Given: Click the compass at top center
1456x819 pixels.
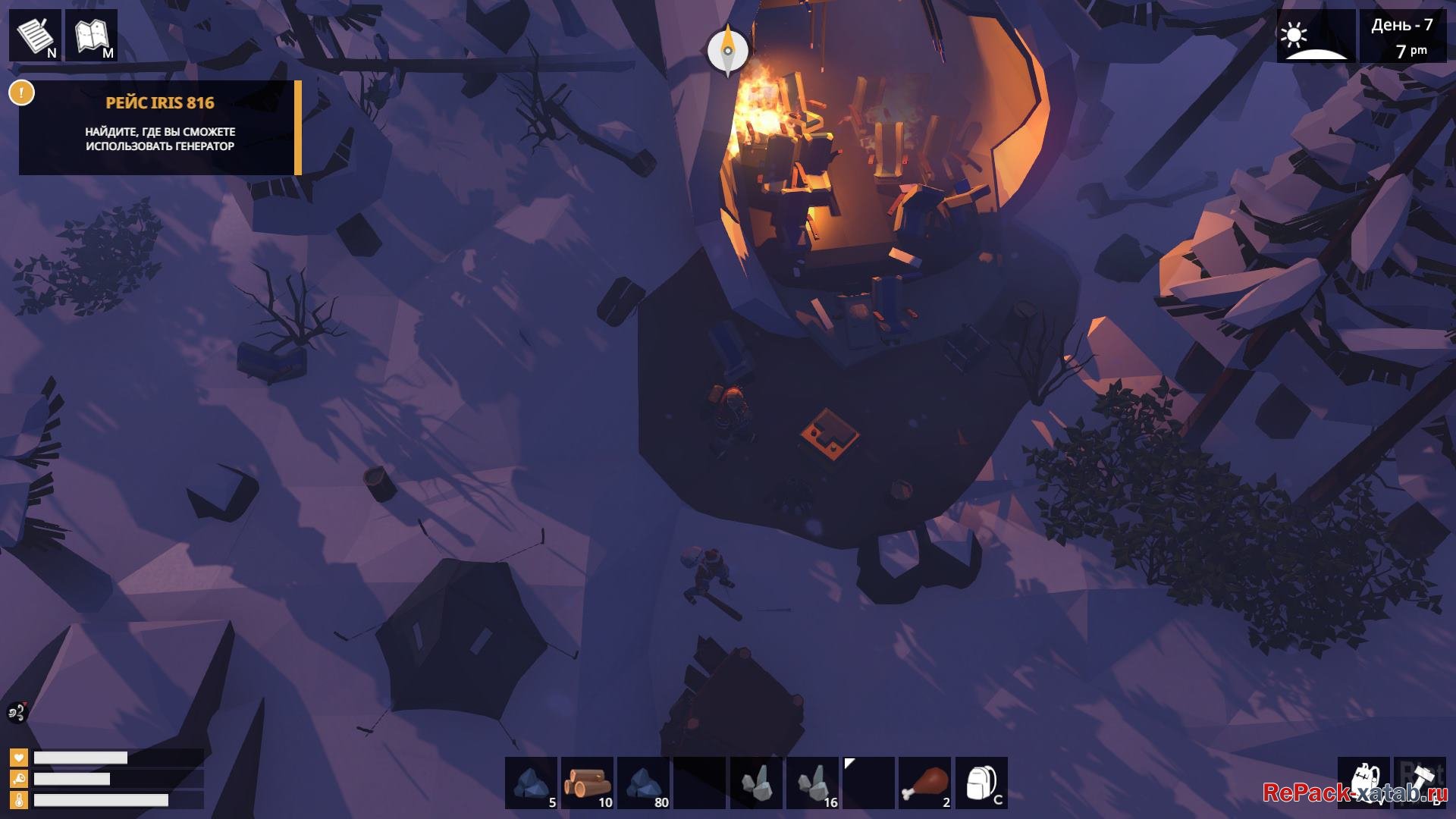Looking at the screenshot, I should coord(727,50).
